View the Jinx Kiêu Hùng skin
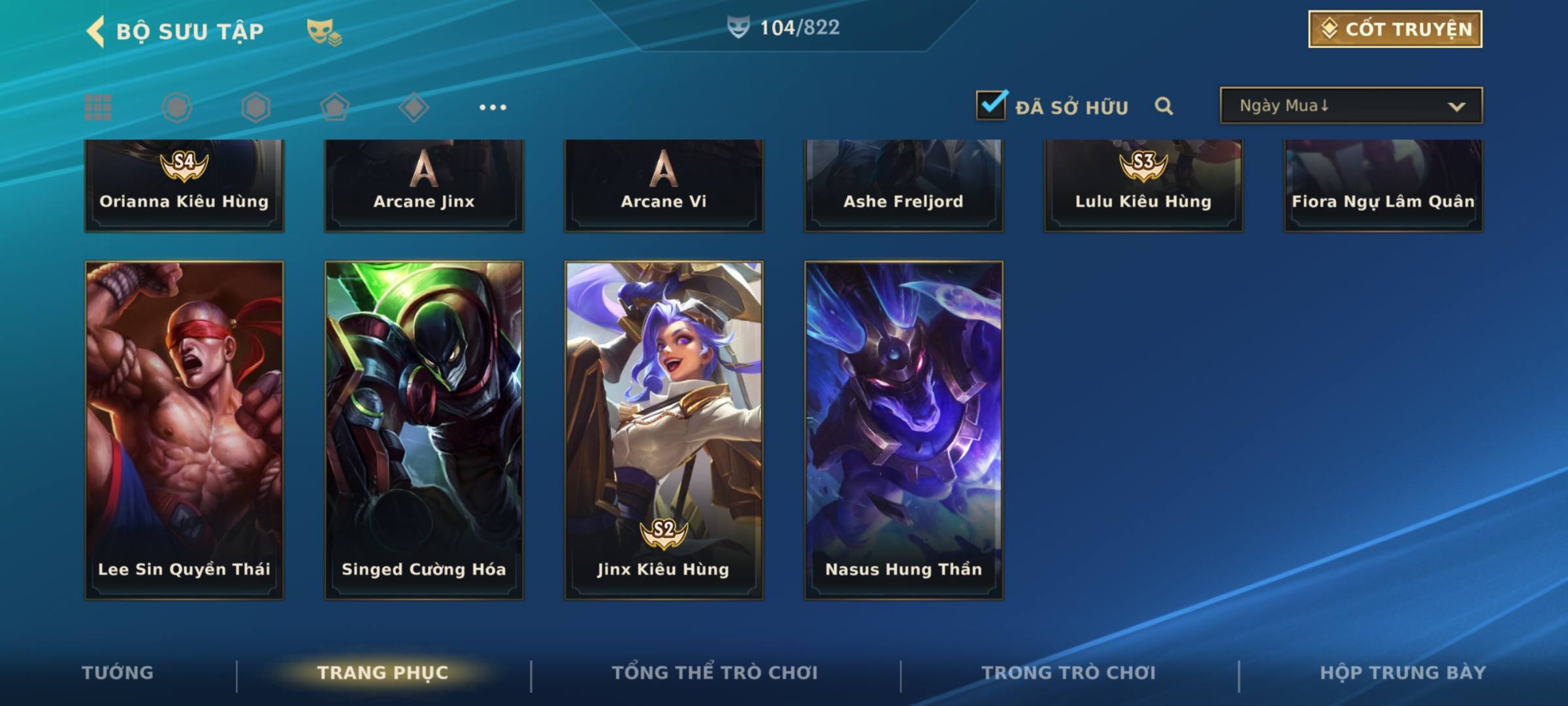The image size is (1568, 706). [x=664, y=430]
